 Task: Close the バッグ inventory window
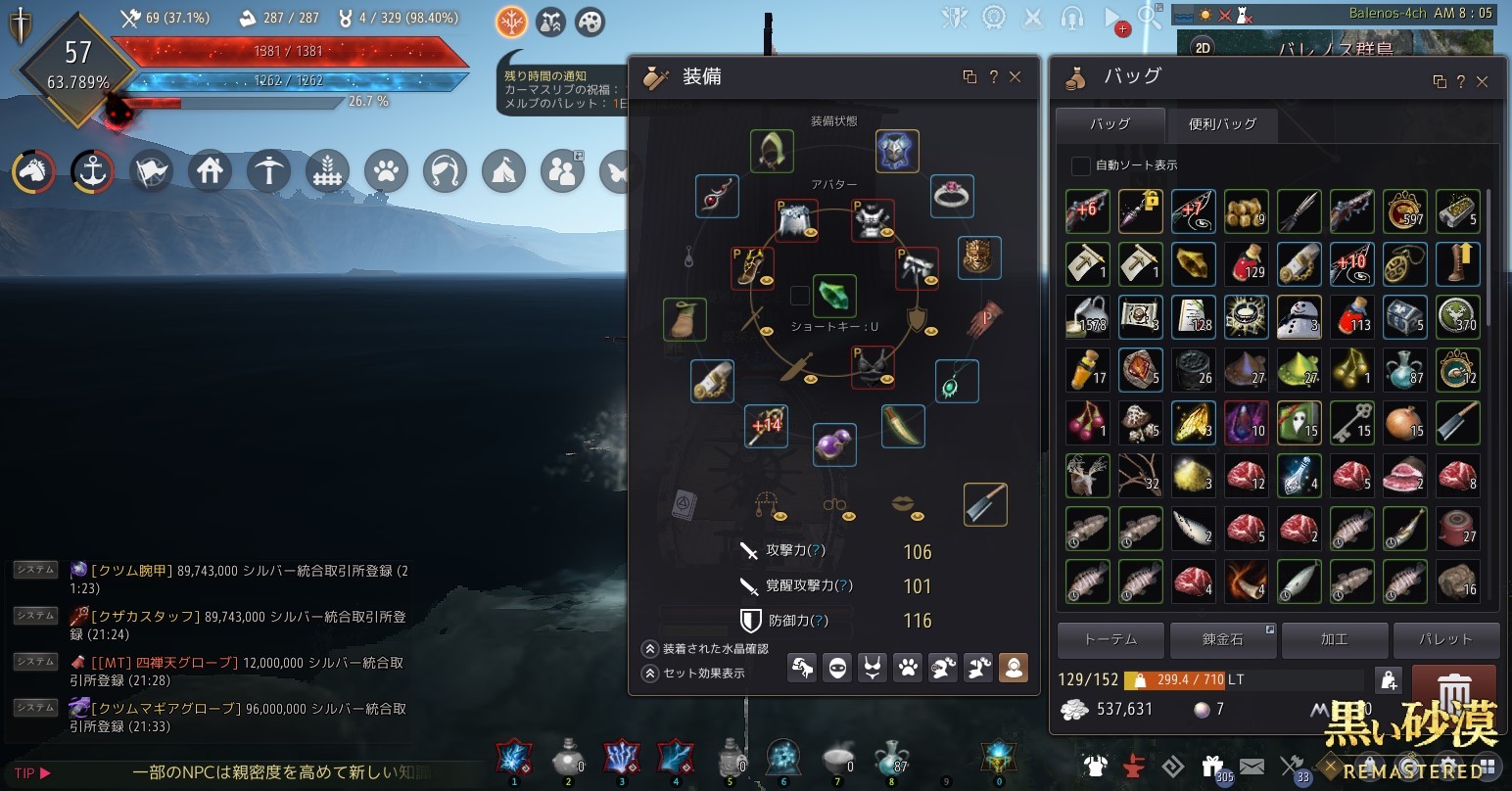(x=1483, y=82)
